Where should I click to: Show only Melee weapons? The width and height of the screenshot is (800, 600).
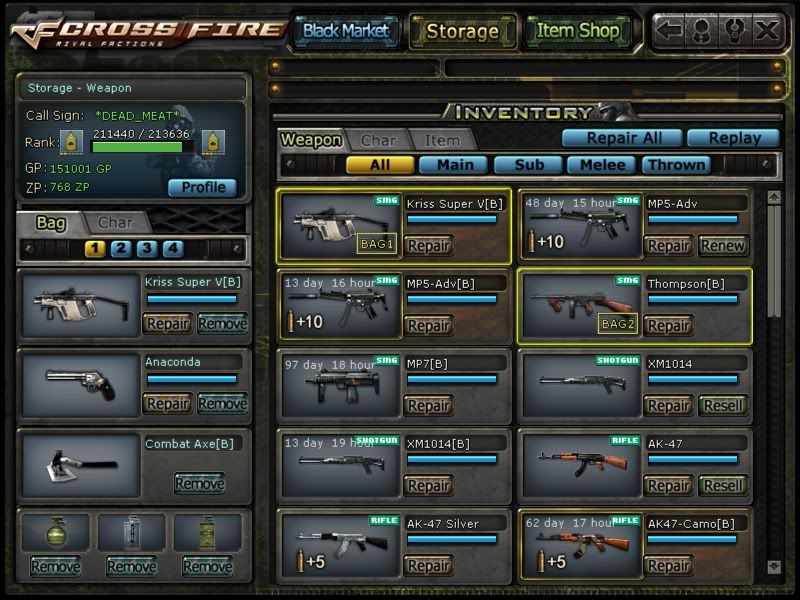point(603,165)
